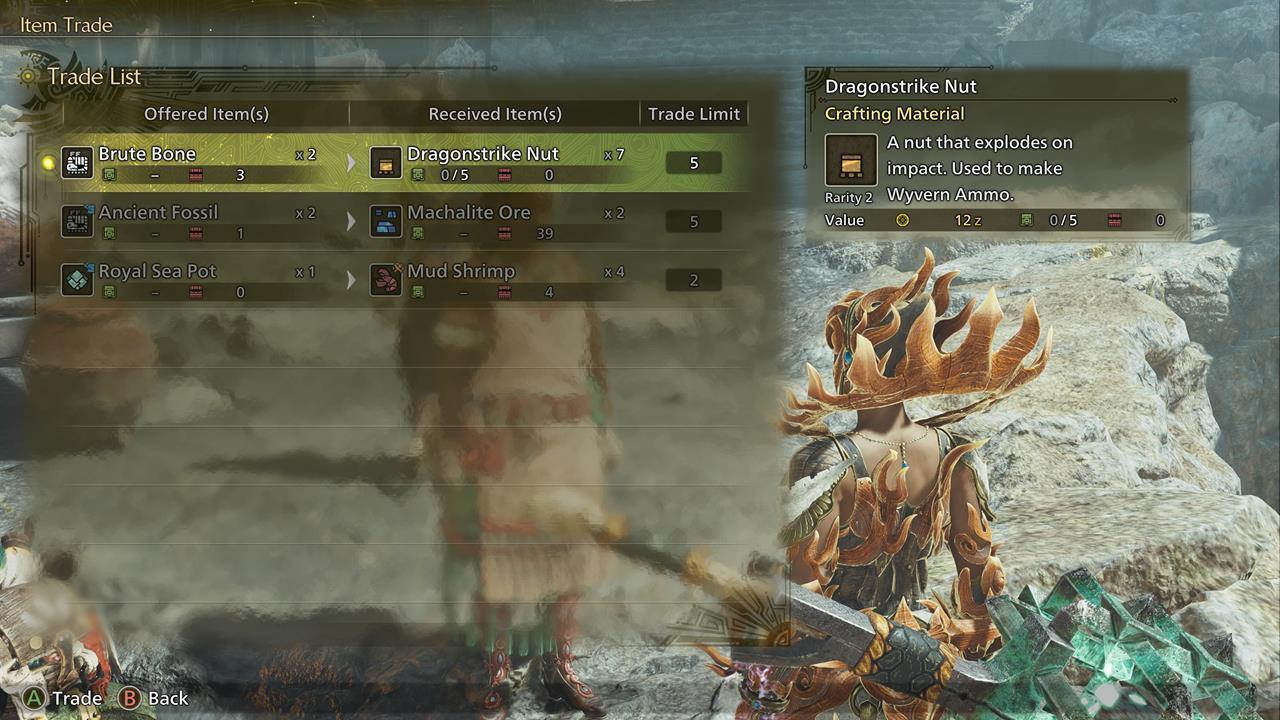Click the Brute Bone item icon

[x=77, y=163]
